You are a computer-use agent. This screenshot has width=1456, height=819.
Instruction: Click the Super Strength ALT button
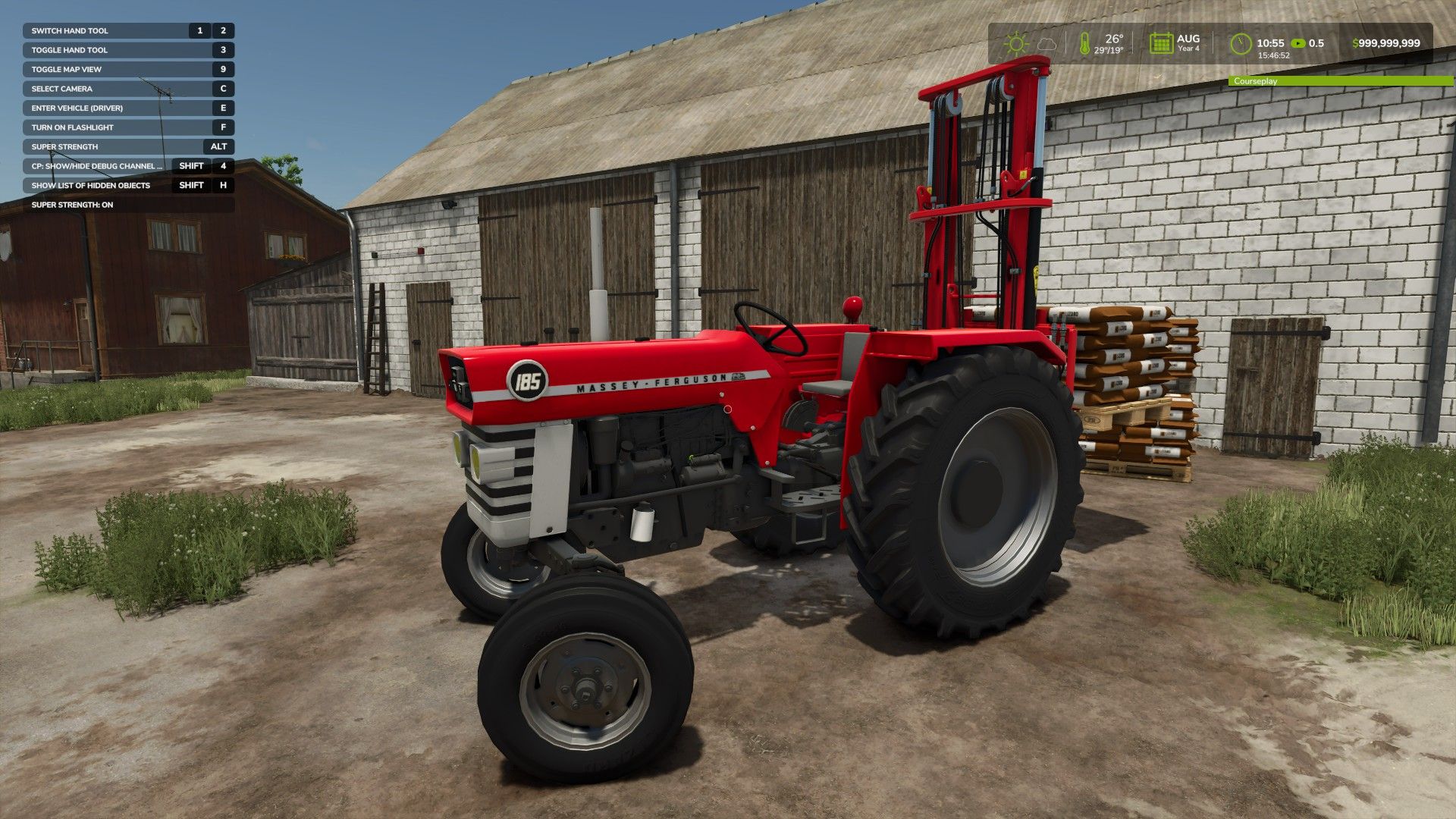(220, 146)
